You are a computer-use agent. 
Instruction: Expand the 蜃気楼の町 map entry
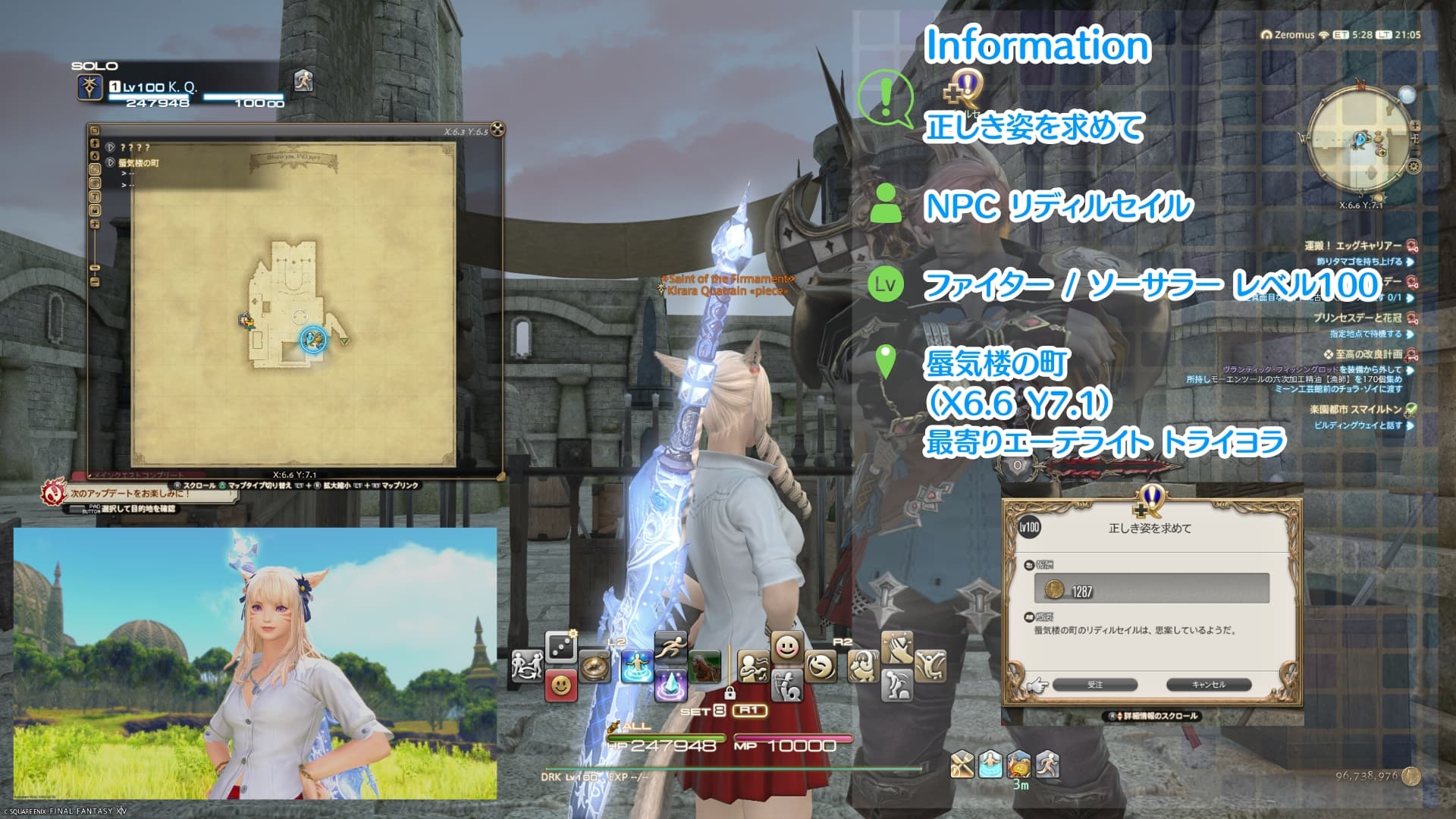click(x=111, y=163)
